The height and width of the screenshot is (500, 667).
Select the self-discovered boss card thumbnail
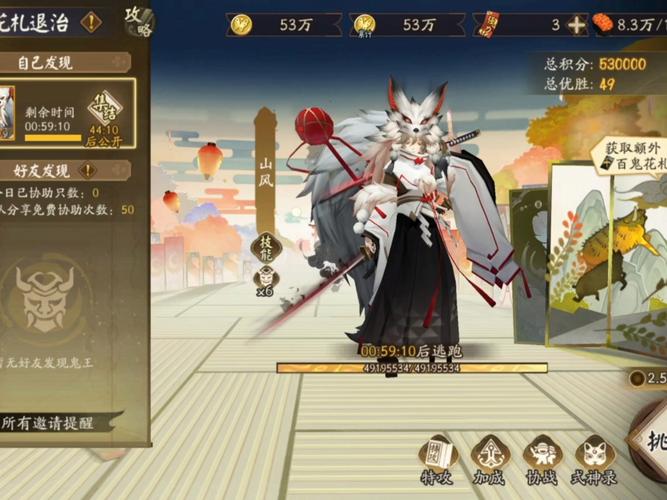tap(6, 112)
